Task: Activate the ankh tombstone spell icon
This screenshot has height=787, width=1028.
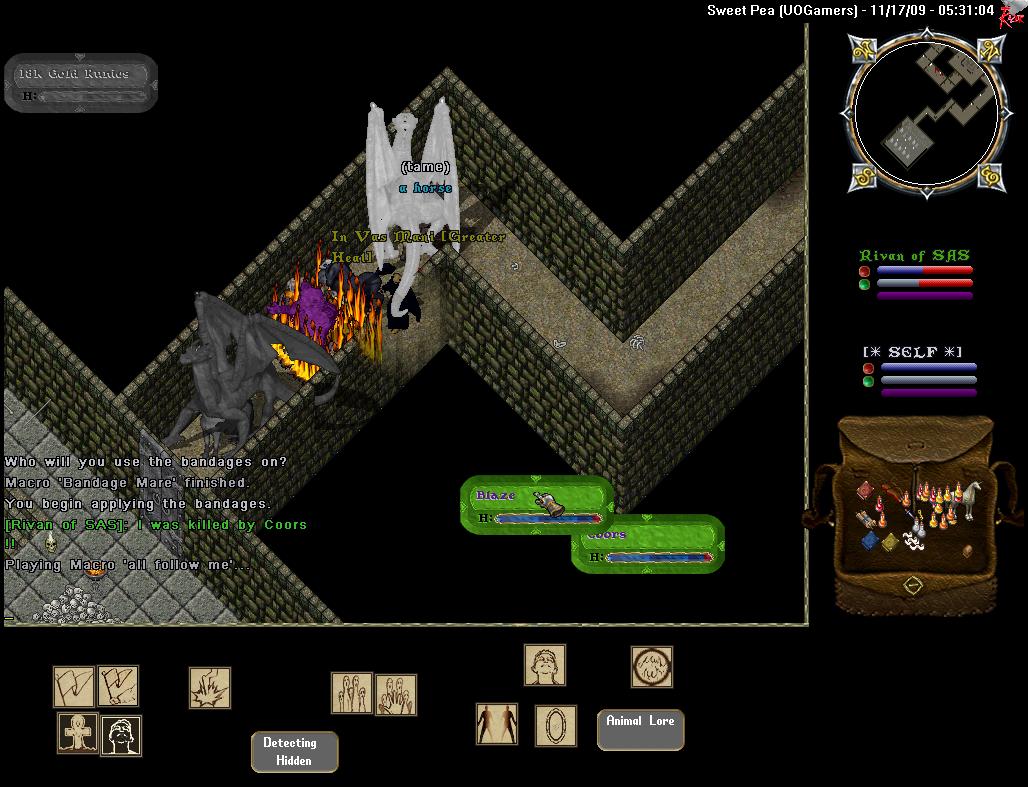Action: click(77, 734)
